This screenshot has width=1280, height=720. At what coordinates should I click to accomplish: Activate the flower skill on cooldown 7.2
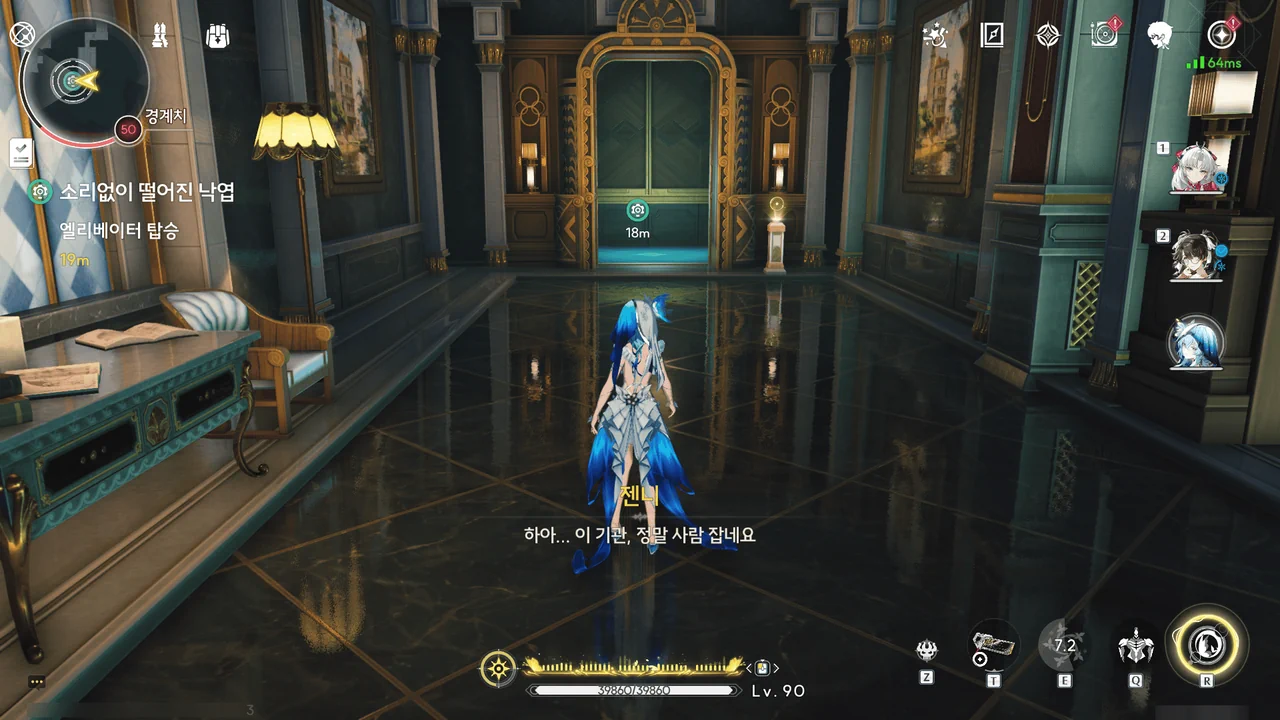coord(1064,646)
